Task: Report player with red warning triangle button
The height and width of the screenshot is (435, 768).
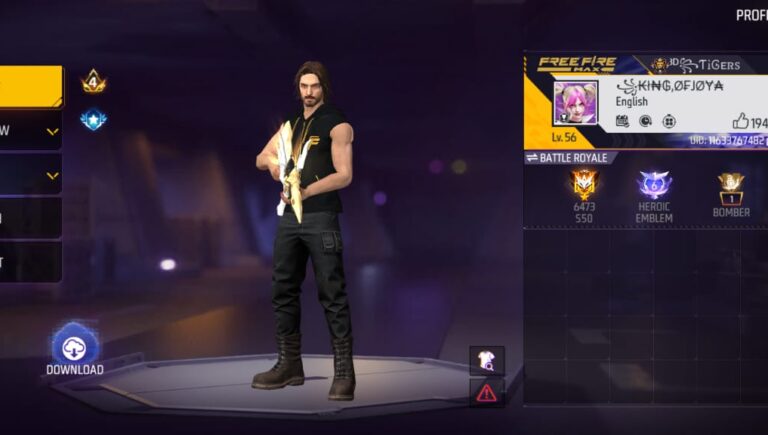Action: [487, 393]
